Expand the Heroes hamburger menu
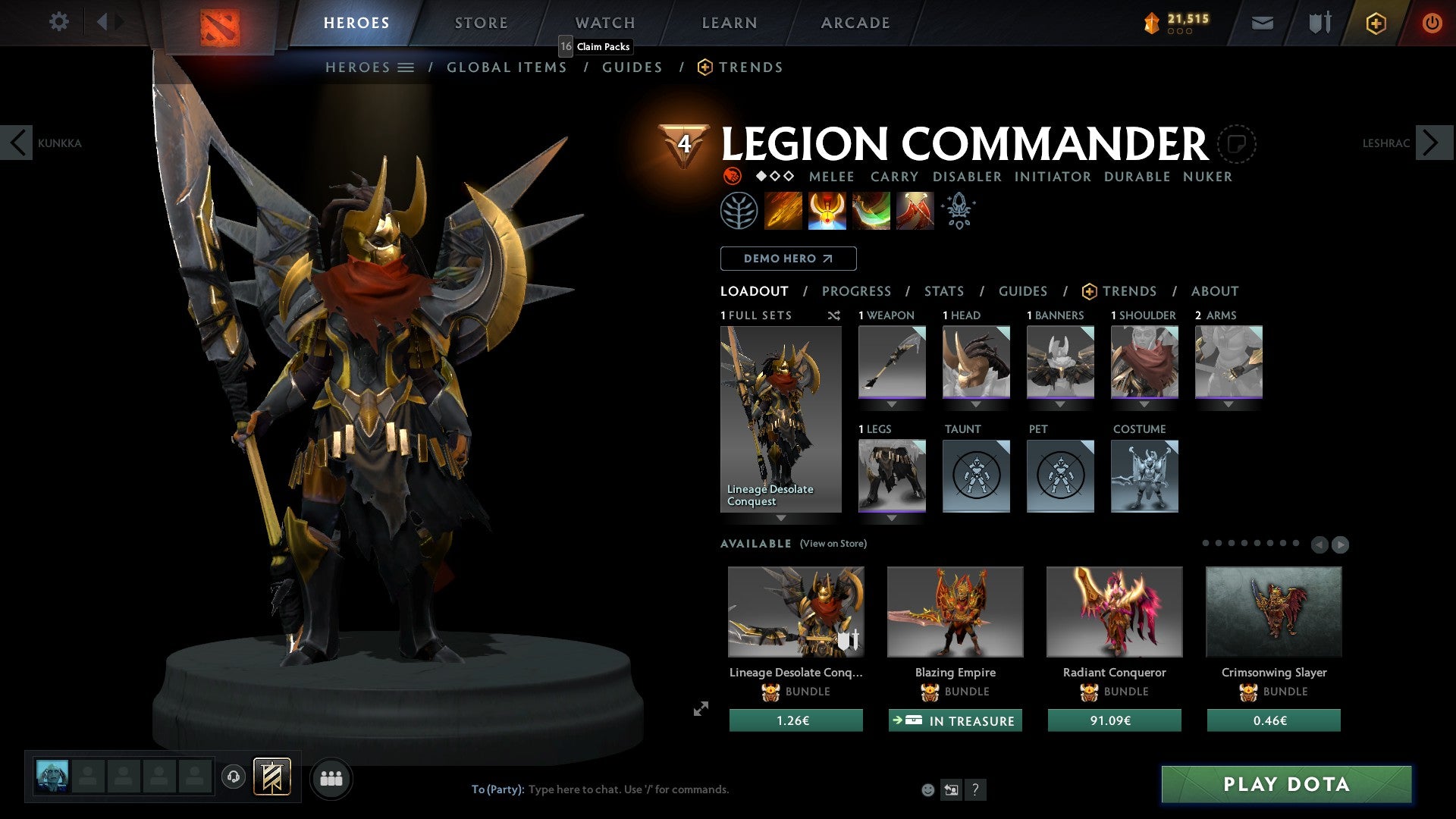This screenshot has height=819, width=1456. (405, 67)
